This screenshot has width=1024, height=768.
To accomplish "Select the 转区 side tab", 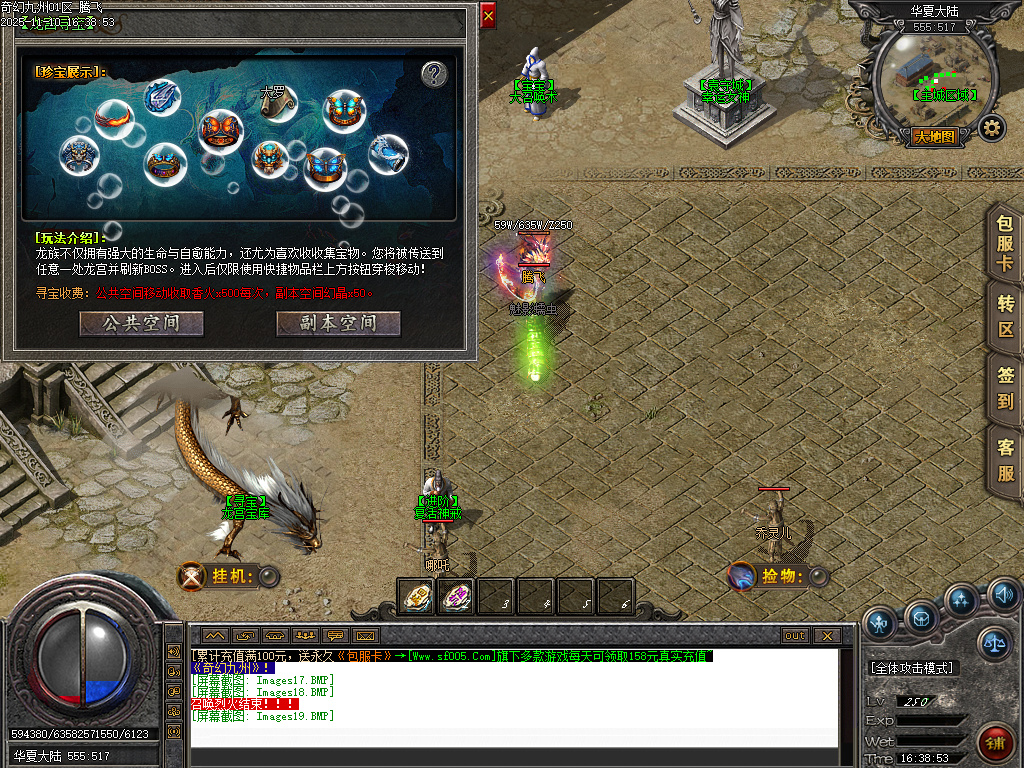I will tap(1005, 315).
